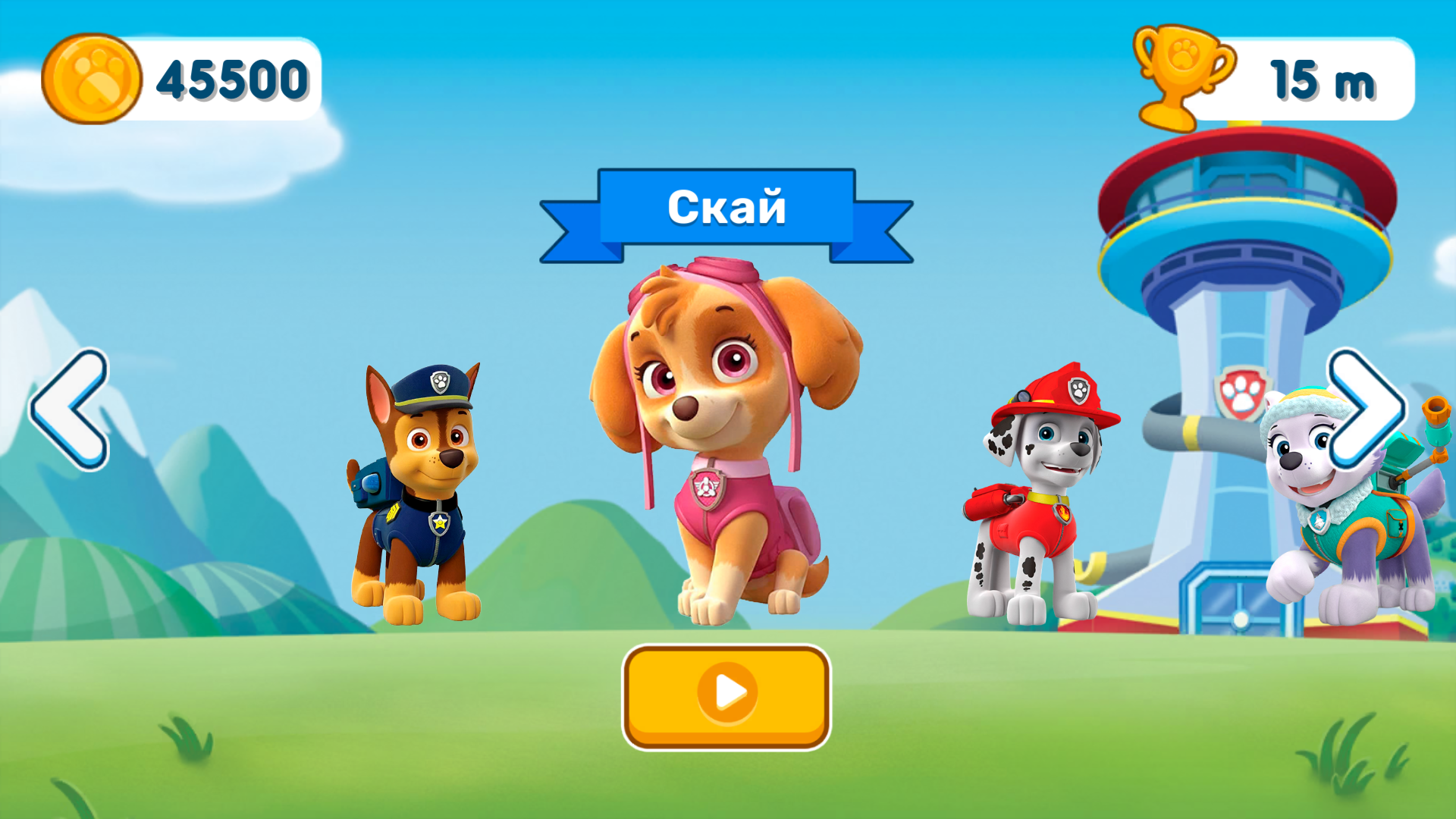Click the 15 m distance record label
Image resolution: width=1456 pixels, height=819 pixels.
[1323, 79]
